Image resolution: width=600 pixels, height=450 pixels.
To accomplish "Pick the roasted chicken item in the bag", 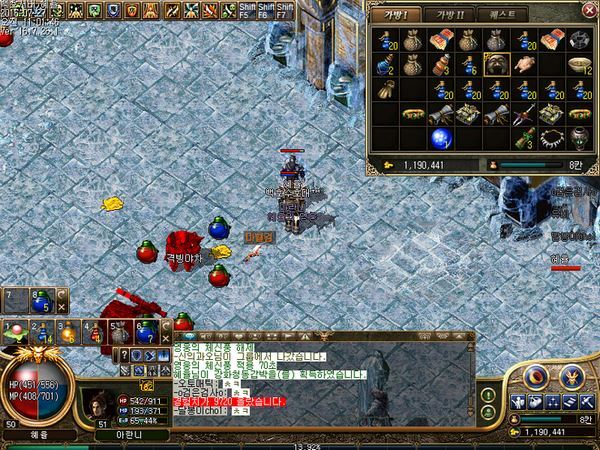I will click(x=522, y=65).
